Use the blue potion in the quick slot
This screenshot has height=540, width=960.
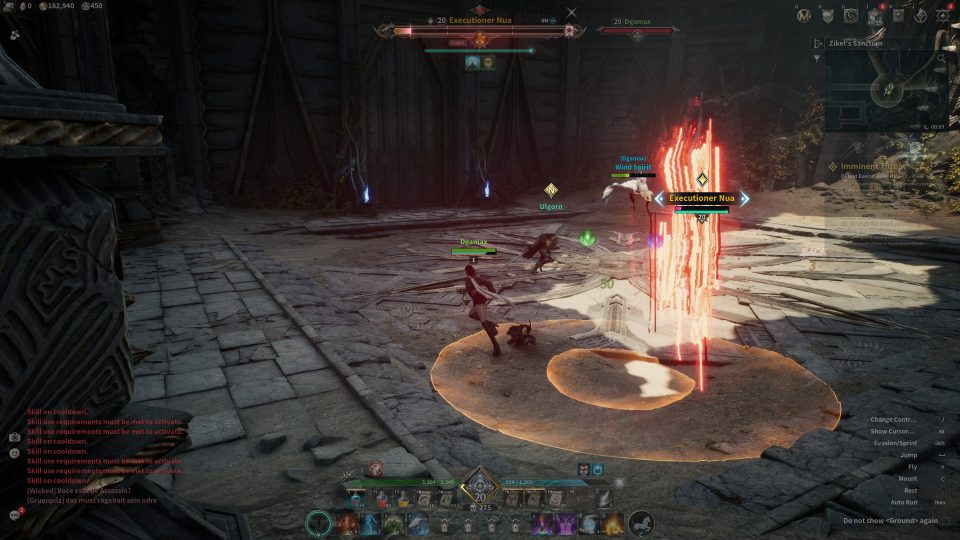pyautogui.click(x=357, y=498)
